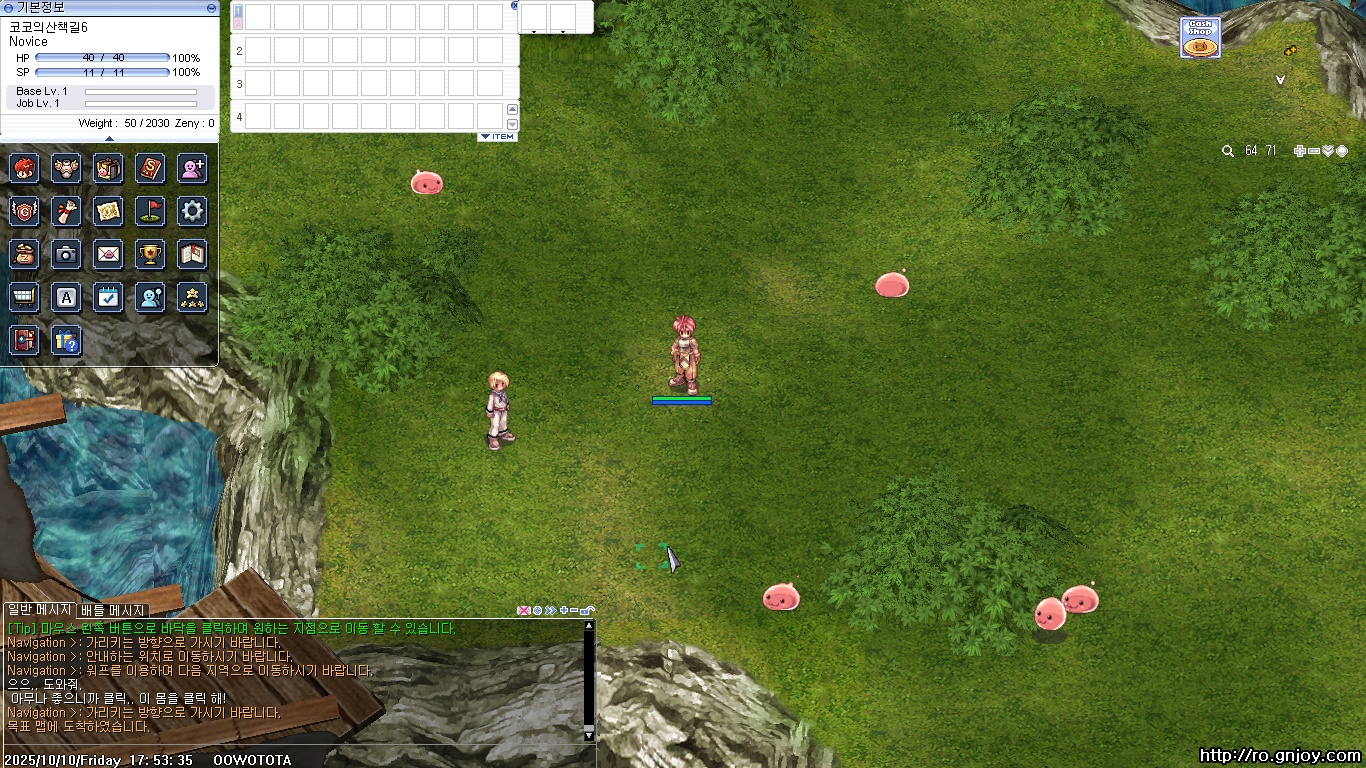Toggle the chat window lock icon
Image resolution: width=1366 pixels, height=768 pixels.
(x=588, y=610)
